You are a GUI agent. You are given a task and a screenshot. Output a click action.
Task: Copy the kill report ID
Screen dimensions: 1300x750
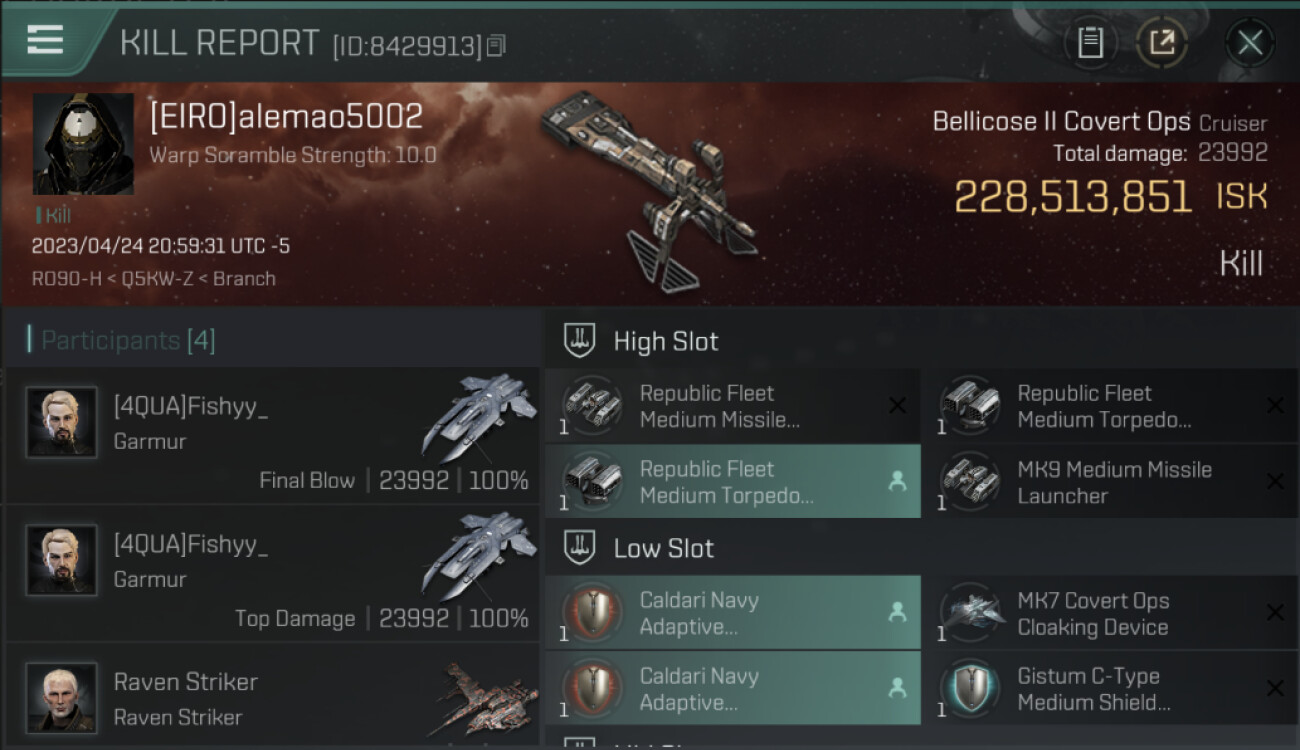coord(497,45)
